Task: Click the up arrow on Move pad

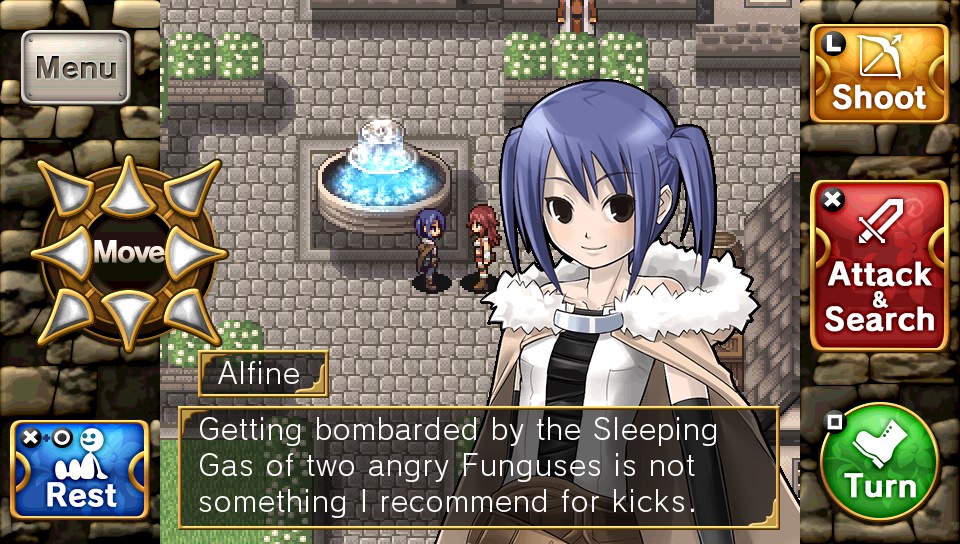Action: (127, 186)
